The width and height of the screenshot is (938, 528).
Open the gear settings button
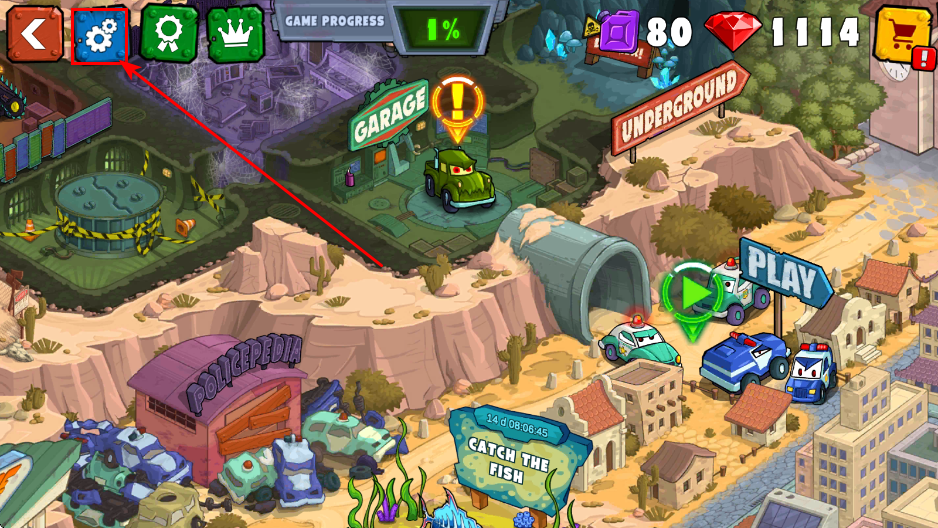[100, 35]
